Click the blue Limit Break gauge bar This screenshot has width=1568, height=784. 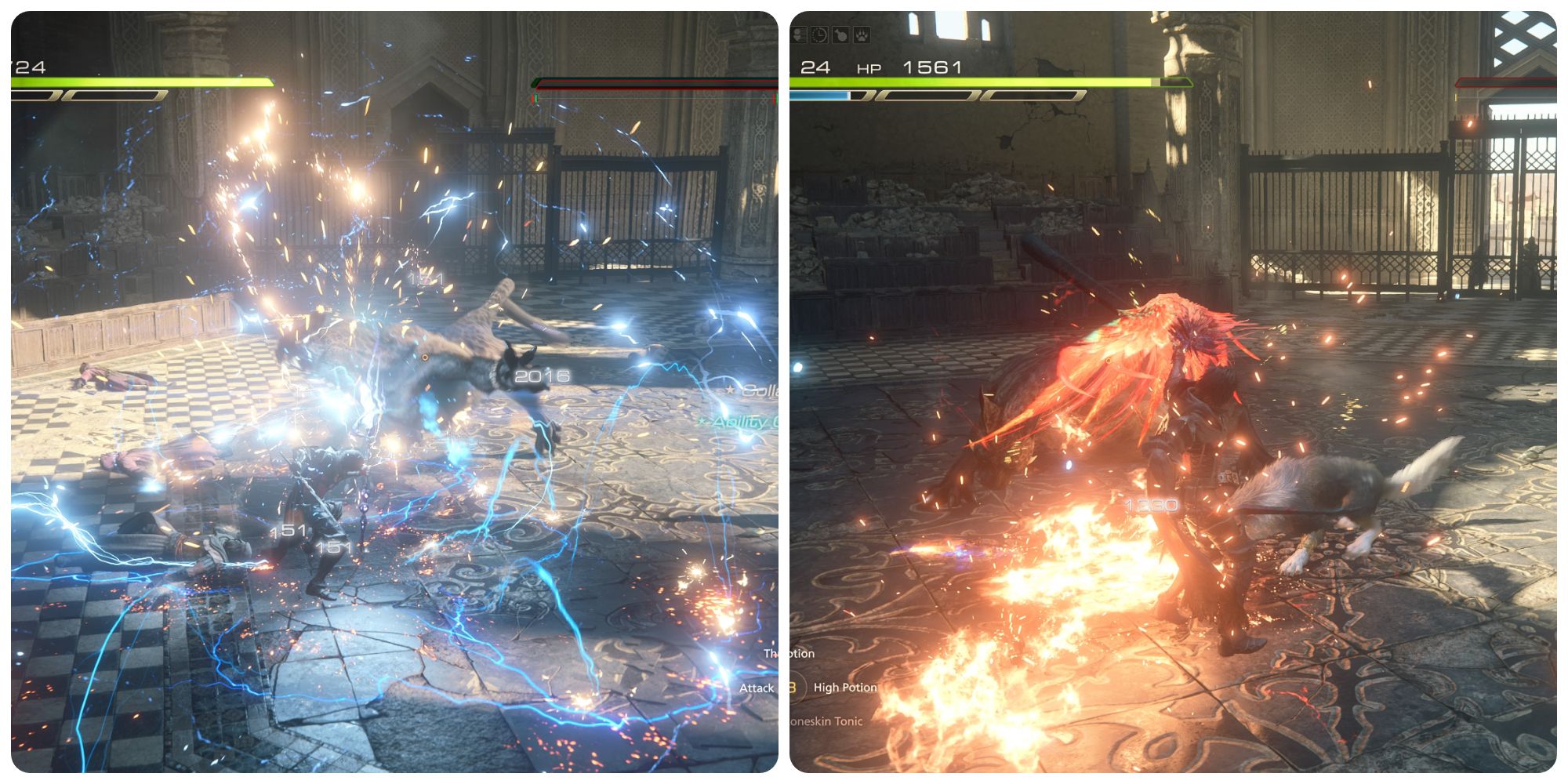click(819, 96)
